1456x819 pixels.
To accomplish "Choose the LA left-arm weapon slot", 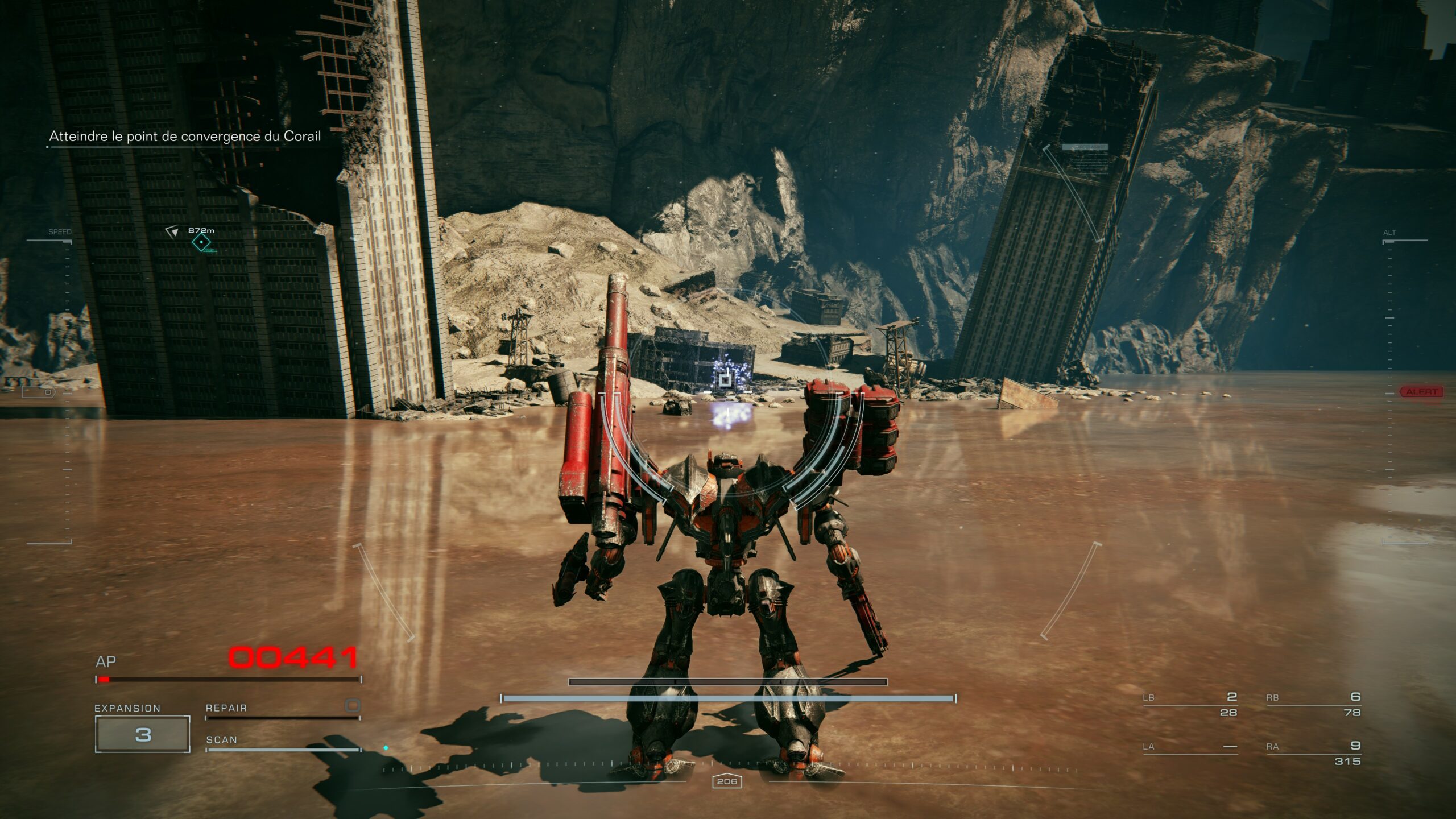I will tap(1190, 747).
